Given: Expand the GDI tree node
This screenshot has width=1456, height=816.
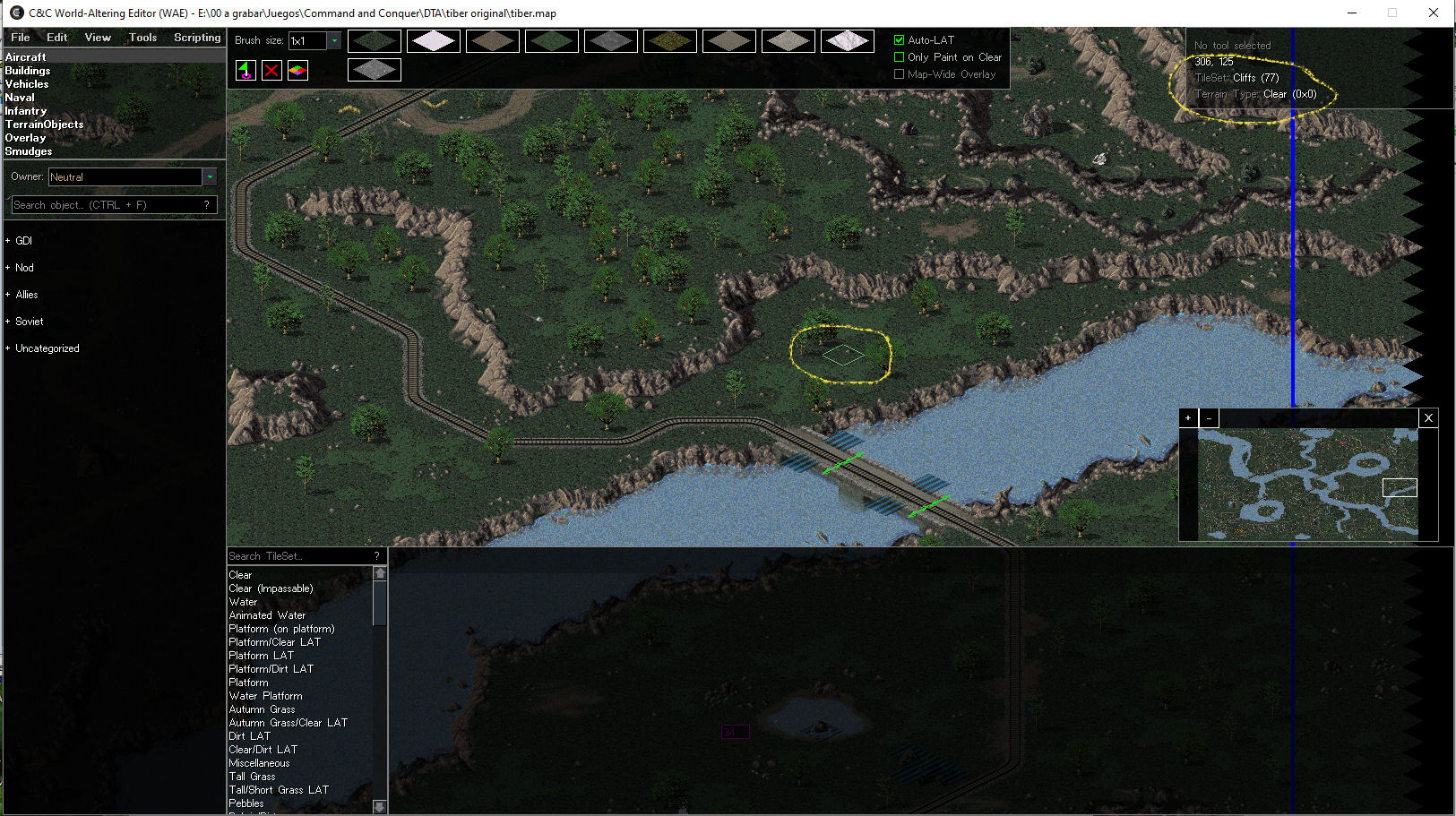Looking at the screenshot, I should click(8, 241).
